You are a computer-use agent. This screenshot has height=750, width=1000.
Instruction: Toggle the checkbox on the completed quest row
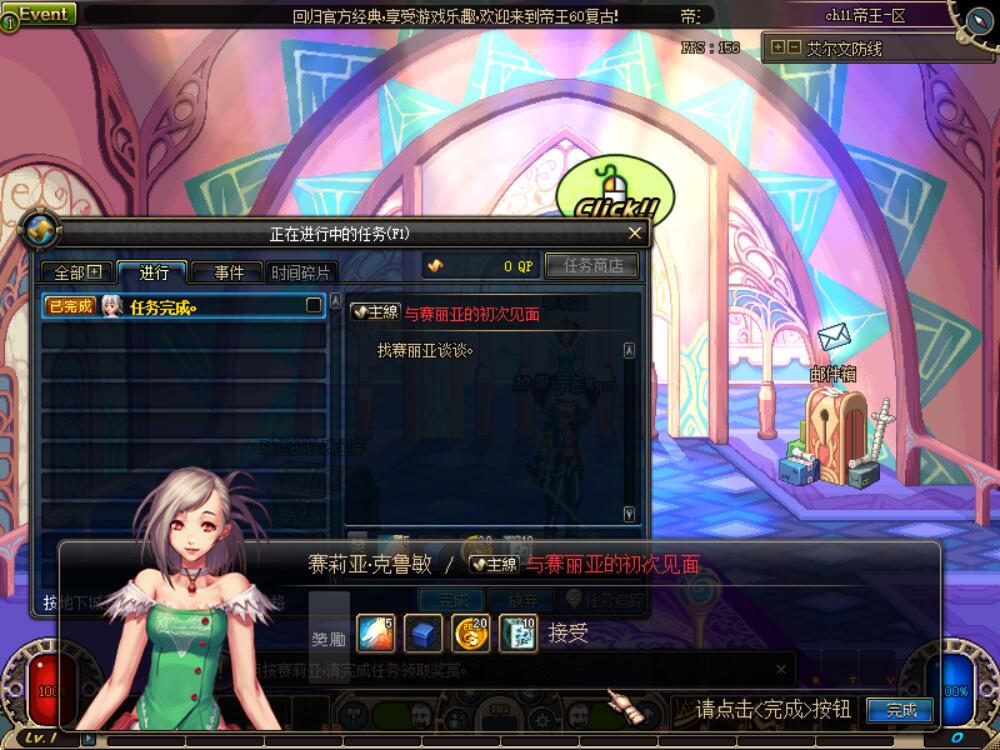point(314,305)
